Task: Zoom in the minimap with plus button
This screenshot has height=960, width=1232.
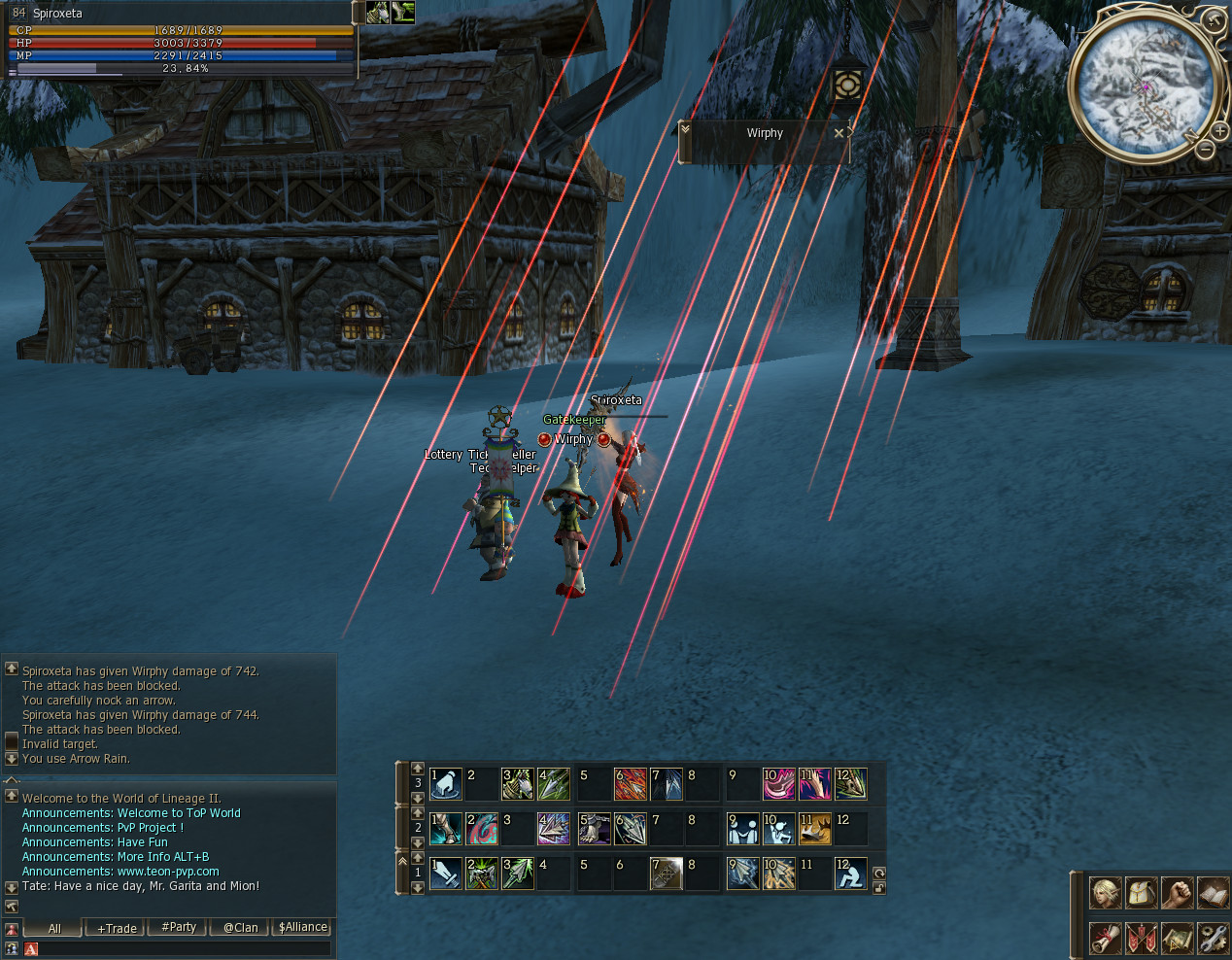Action: 1219,130
